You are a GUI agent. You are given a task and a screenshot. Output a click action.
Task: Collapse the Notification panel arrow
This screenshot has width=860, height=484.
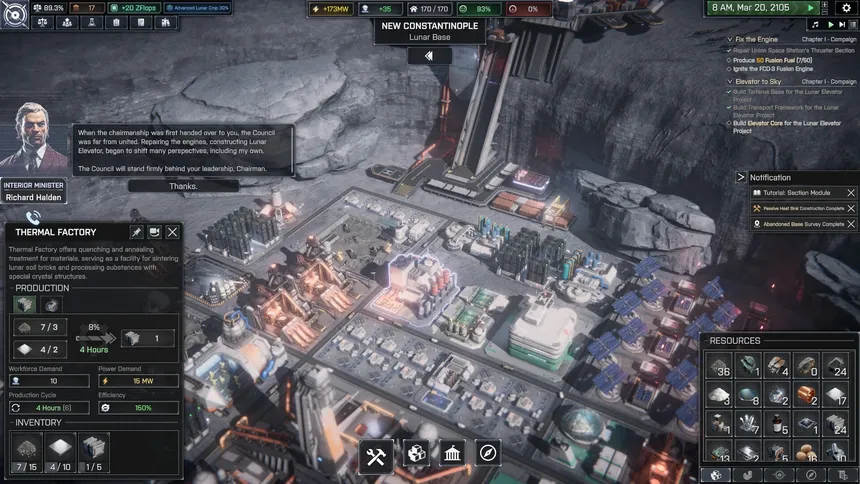coord(741,177)
